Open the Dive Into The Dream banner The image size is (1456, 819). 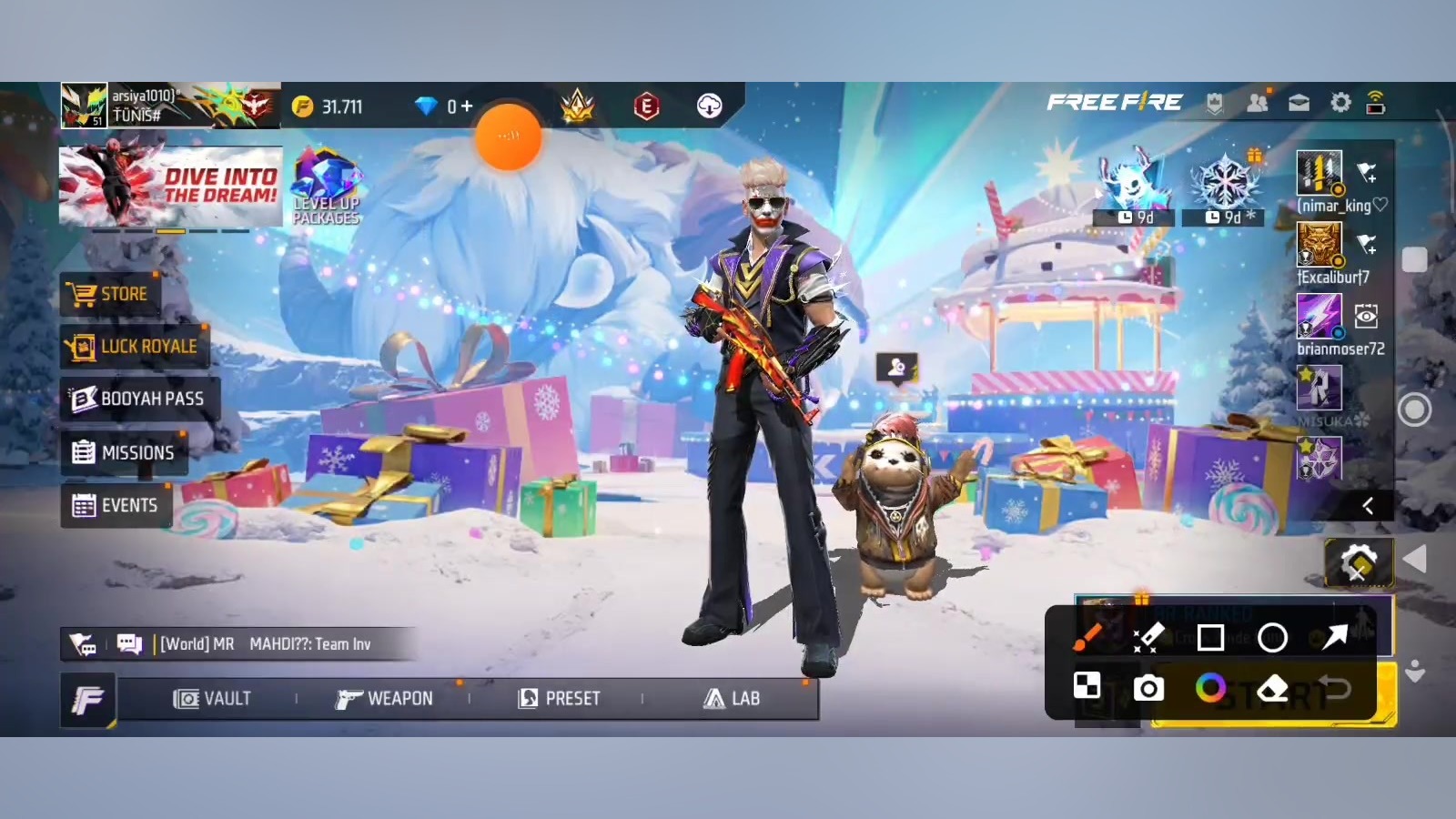point(170,186)
